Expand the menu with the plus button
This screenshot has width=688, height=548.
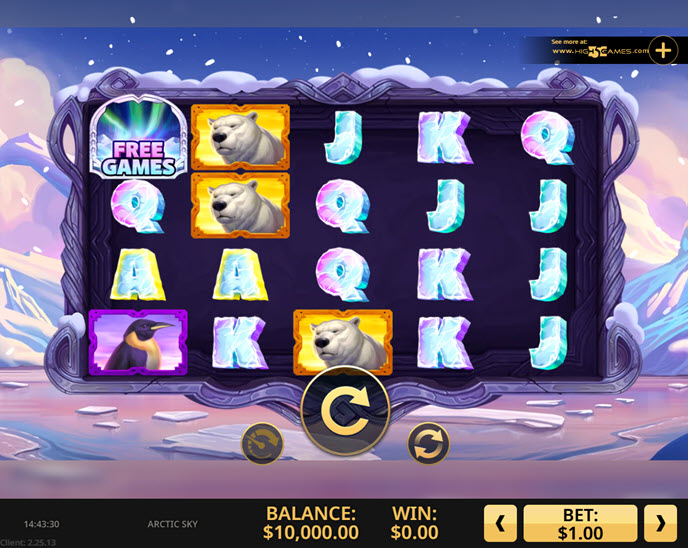pos(663,50)
